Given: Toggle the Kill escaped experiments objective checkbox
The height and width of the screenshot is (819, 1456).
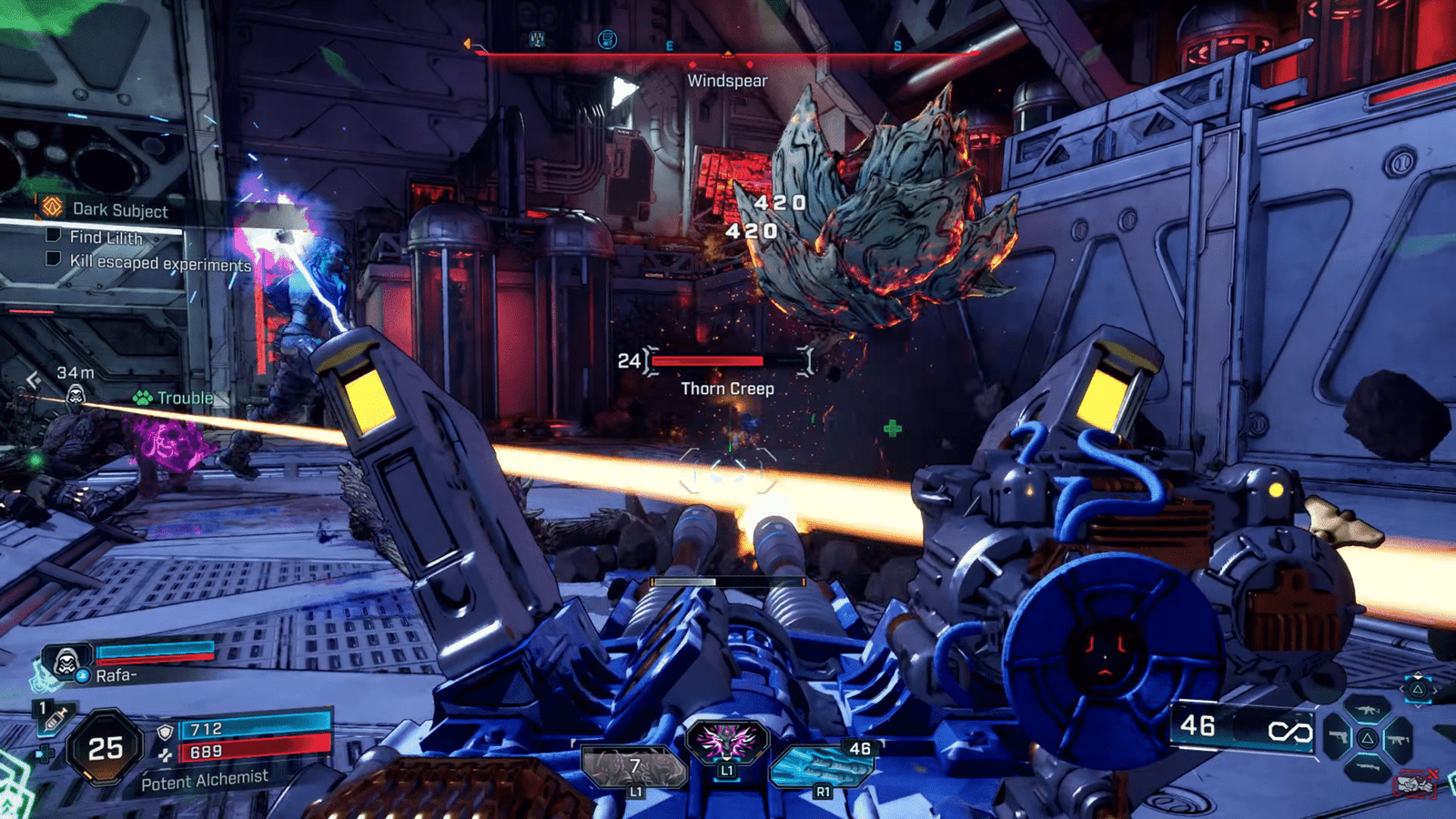Looking at the screenshot, I should pyautogui.click(x=54, y=259).
